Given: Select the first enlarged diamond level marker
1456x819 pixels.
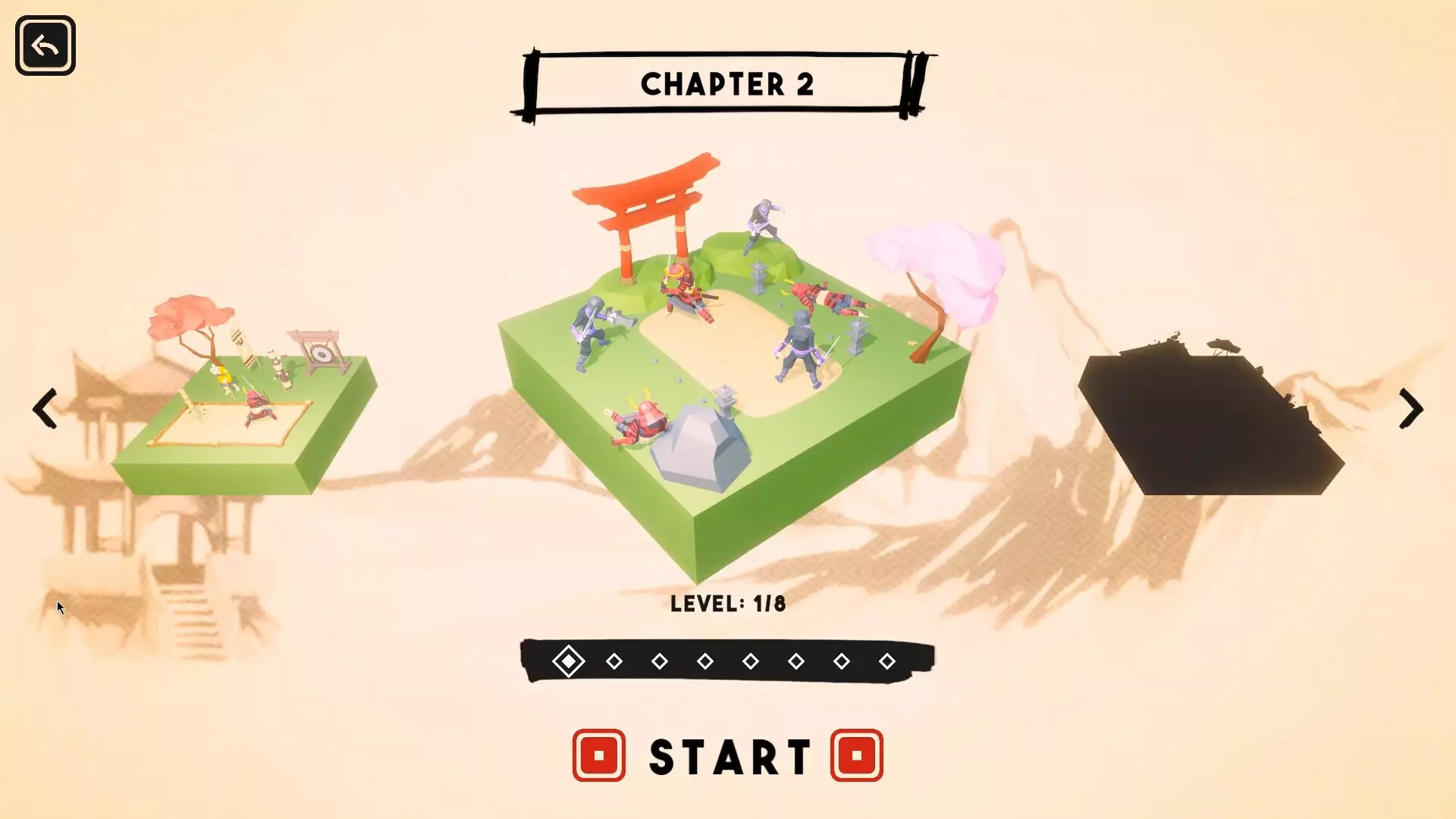Looking at the screenshot, I should click(x=570, y=661).
